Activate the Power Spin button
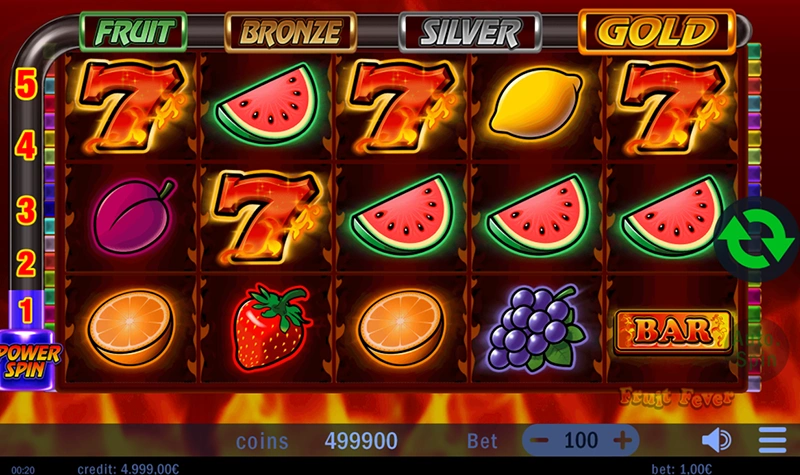This screenshot has height=475, width=800. (29, 358)
